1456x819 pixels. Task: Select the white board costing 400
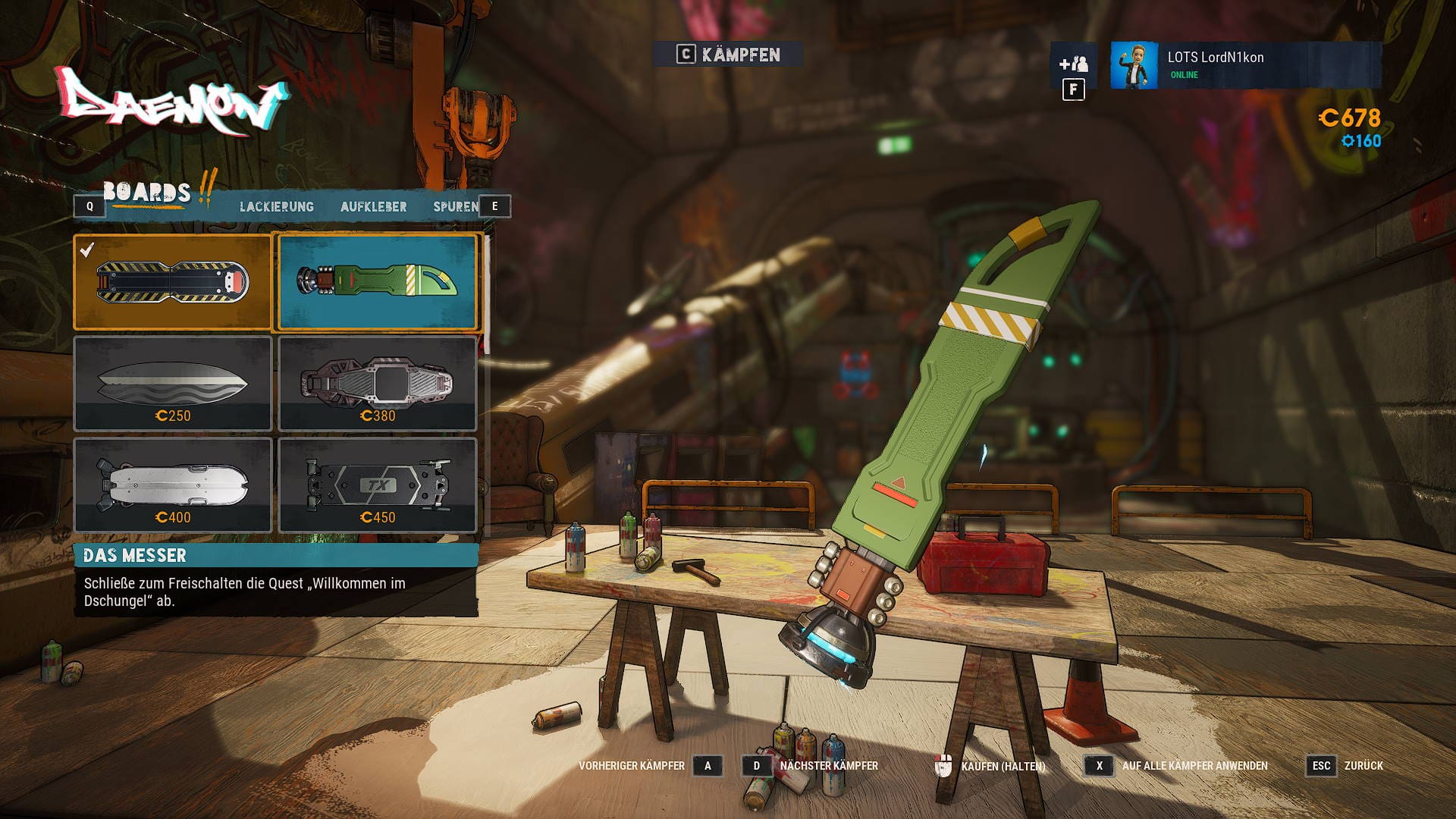pos(173,485)
